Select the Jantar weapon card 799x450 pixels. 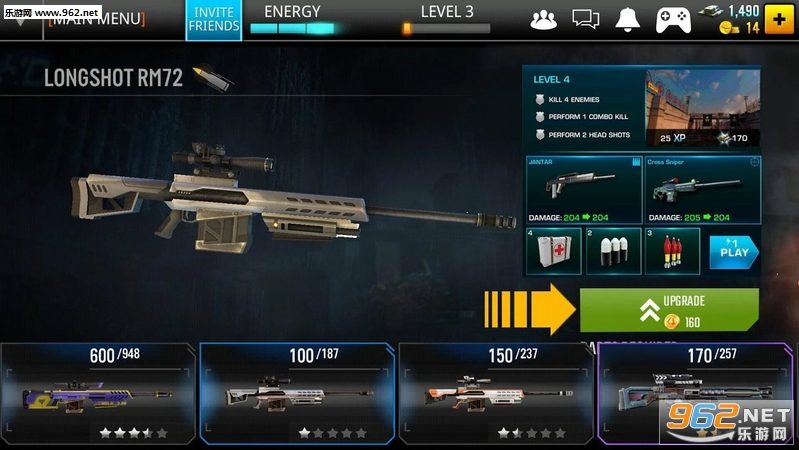tap(581, 189)
